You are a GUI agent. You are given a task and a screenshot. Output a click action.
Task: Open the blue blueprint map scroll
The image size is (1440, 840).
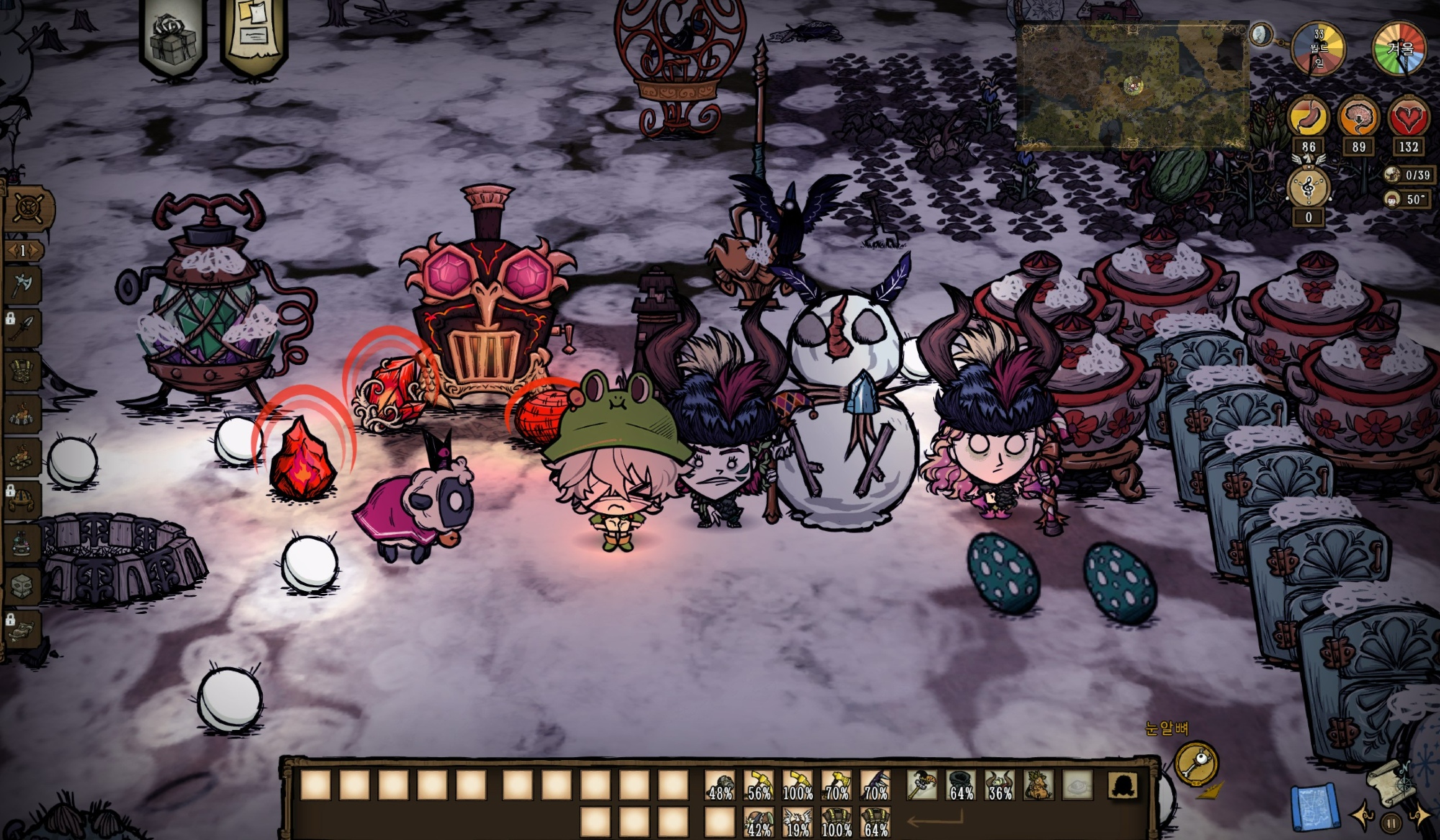coord(1313,806)
